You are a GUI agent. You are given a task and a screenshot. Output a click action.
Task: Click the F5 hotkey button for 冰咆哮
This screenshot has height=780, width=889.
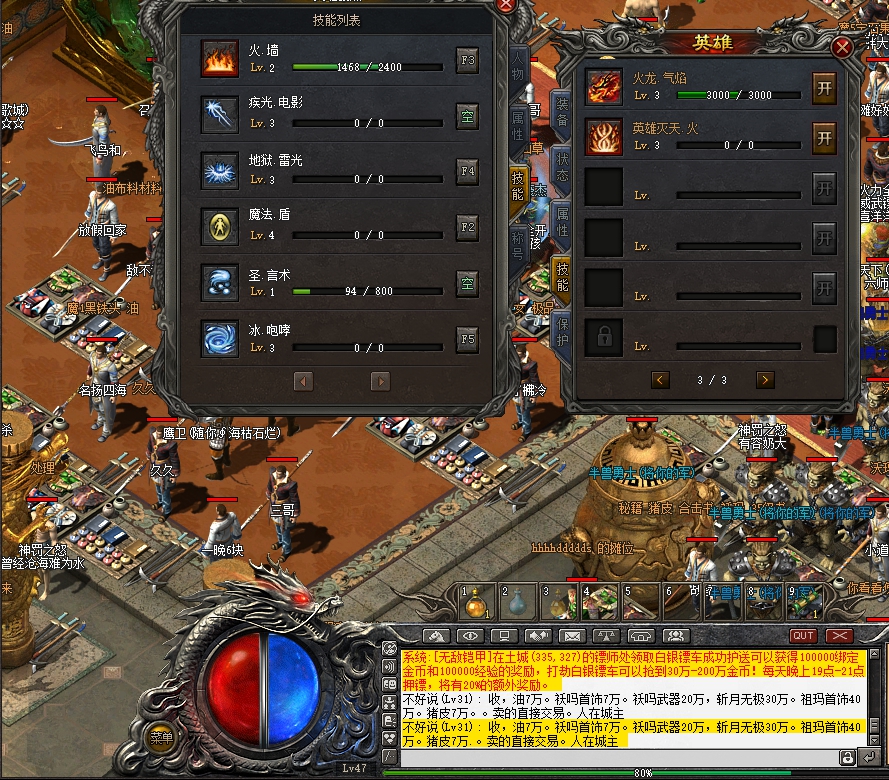coord(467,339)
